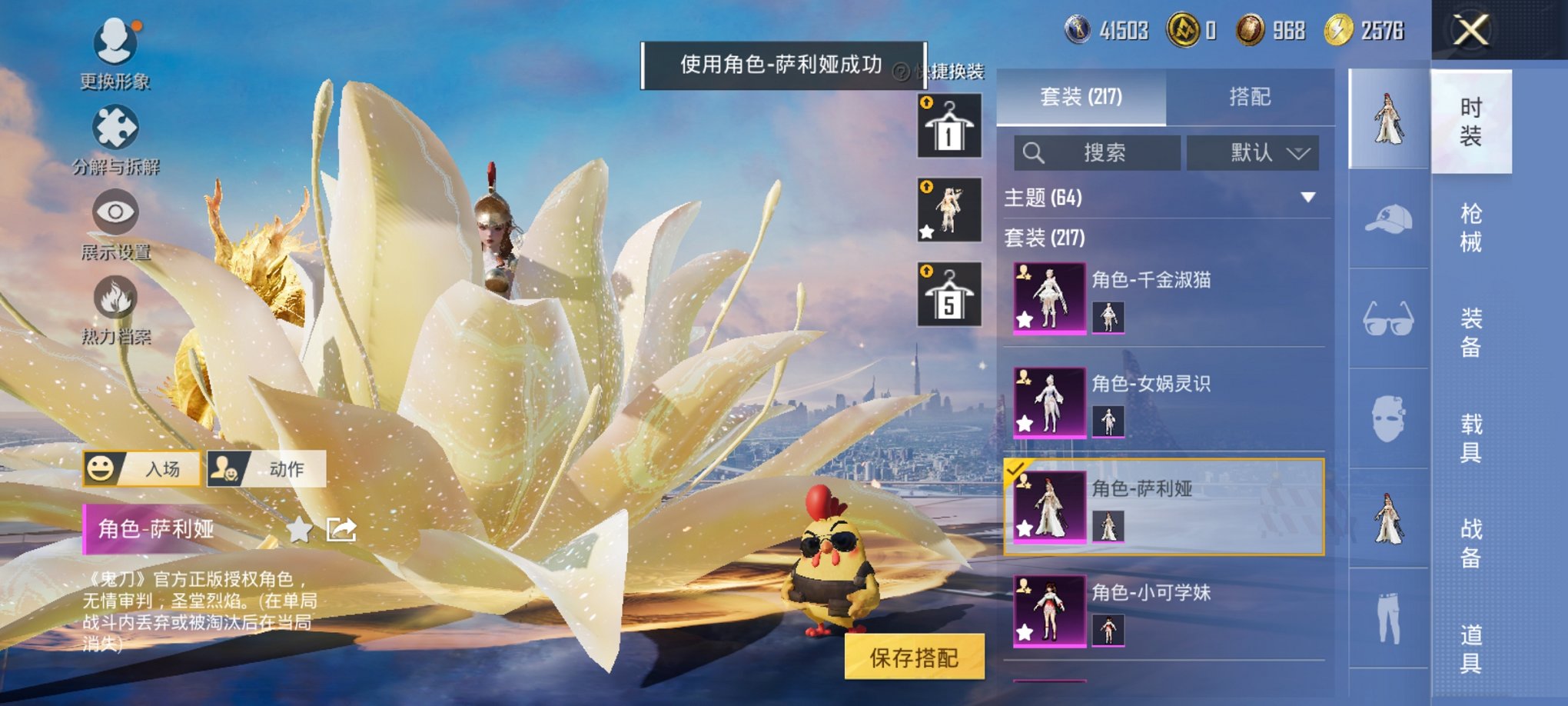Open the 默认 sort dropdown

(1252, 153)
